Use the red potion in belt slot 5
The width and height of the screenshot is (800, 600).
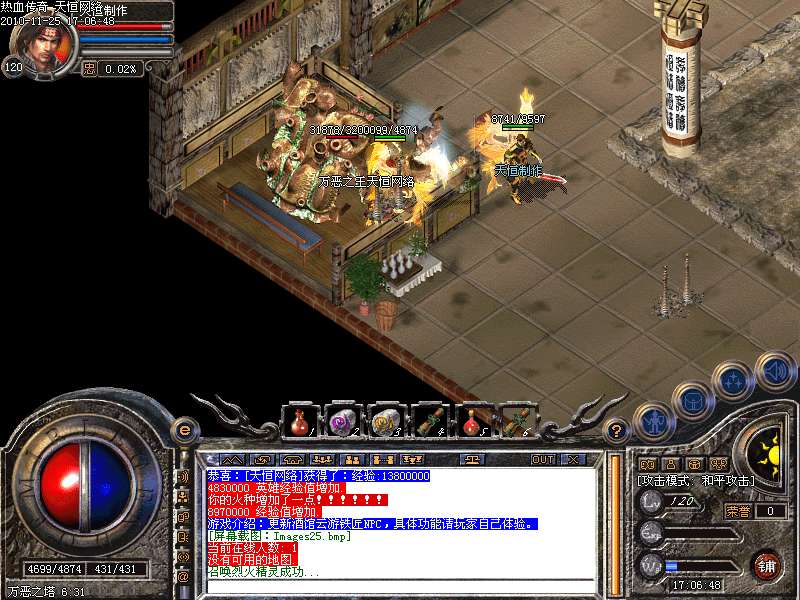click(x=474, y=422)
